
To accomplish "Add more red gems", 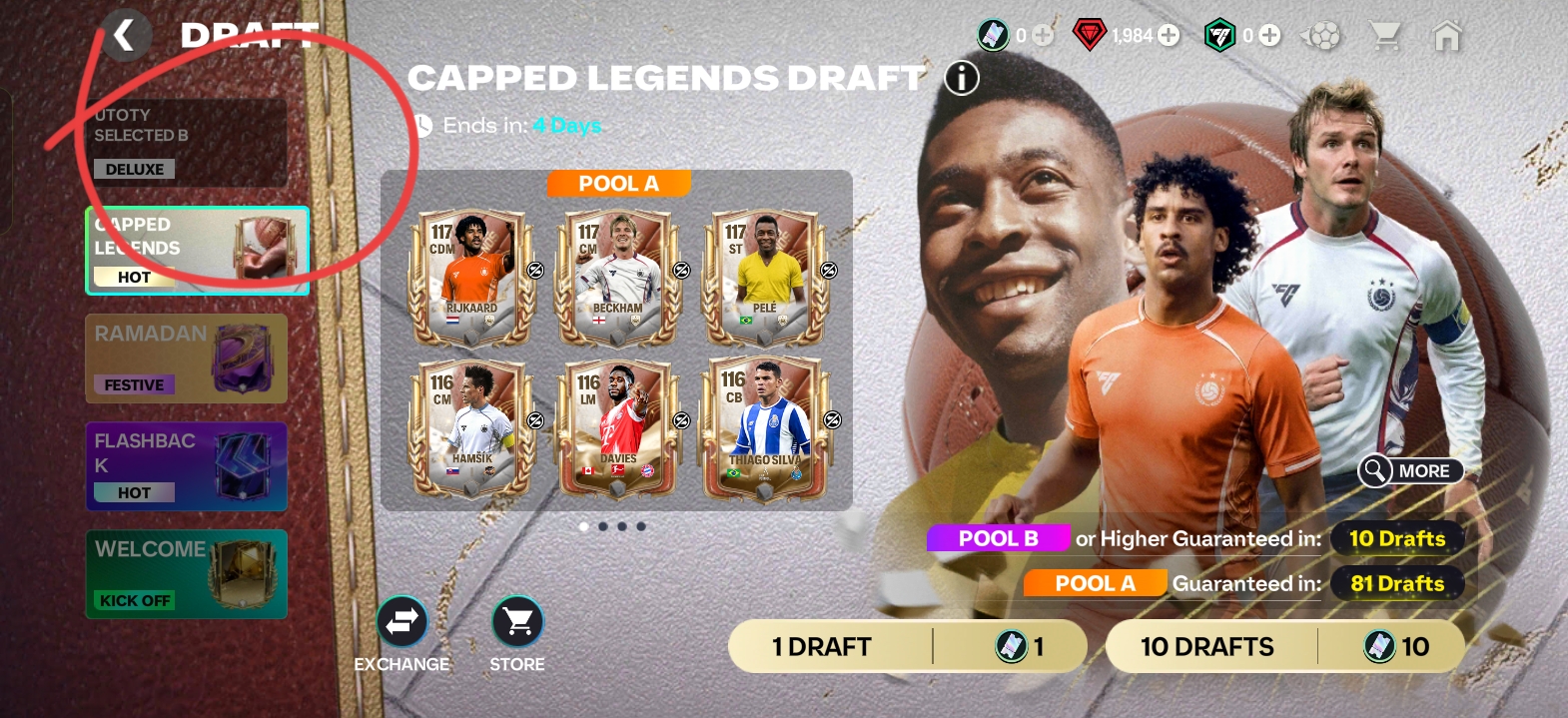I will point(1169,36).
